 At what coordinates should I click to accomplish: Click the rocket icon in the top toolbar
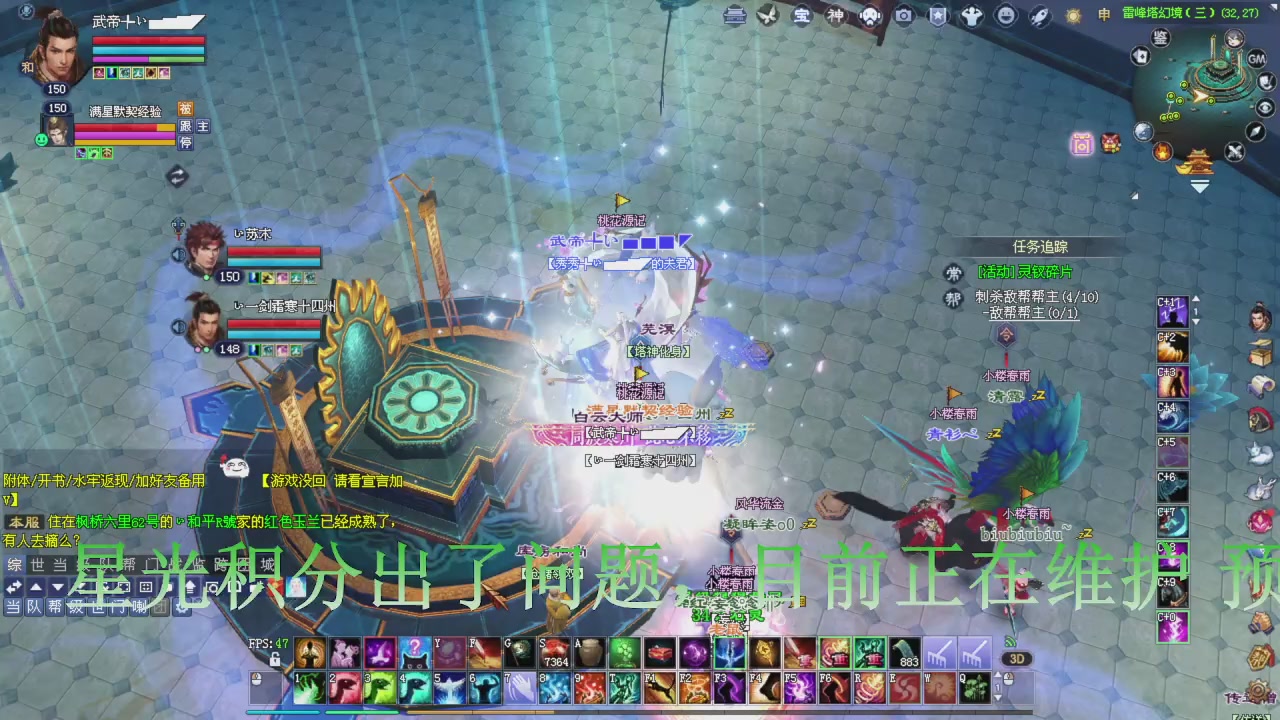tap(1038, 17)
